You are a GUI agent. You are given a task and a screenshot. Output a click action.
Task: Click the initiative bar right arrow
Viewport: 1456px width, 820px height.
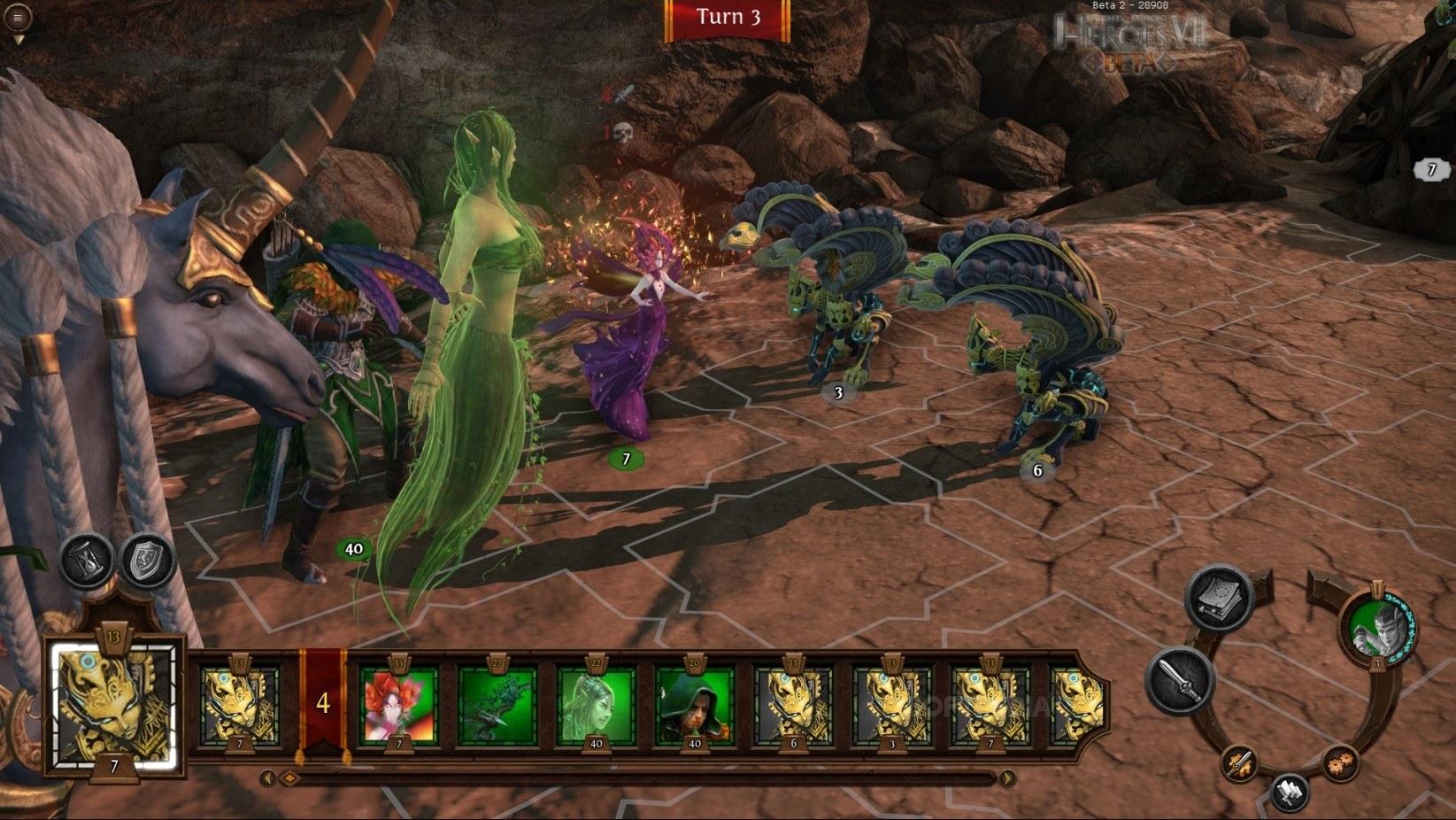coord(1007,778)
